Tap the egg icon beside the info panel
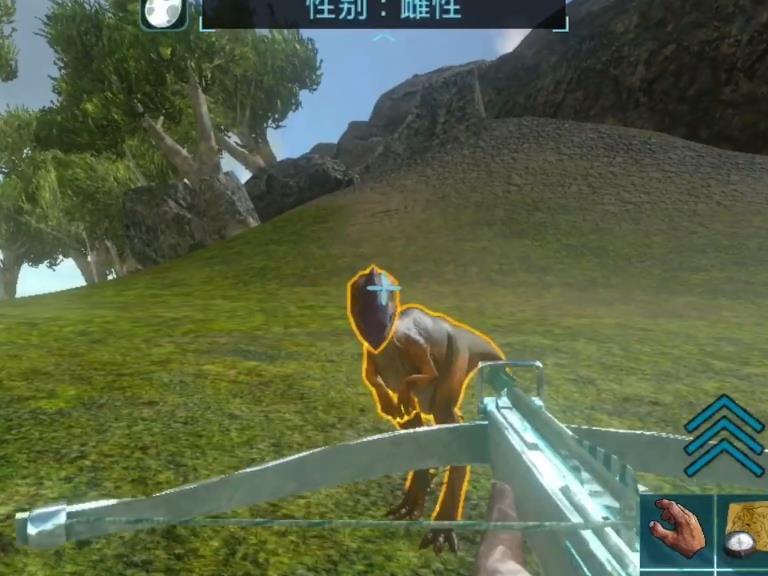Screen dimensions: 768x576 point(163,12)
